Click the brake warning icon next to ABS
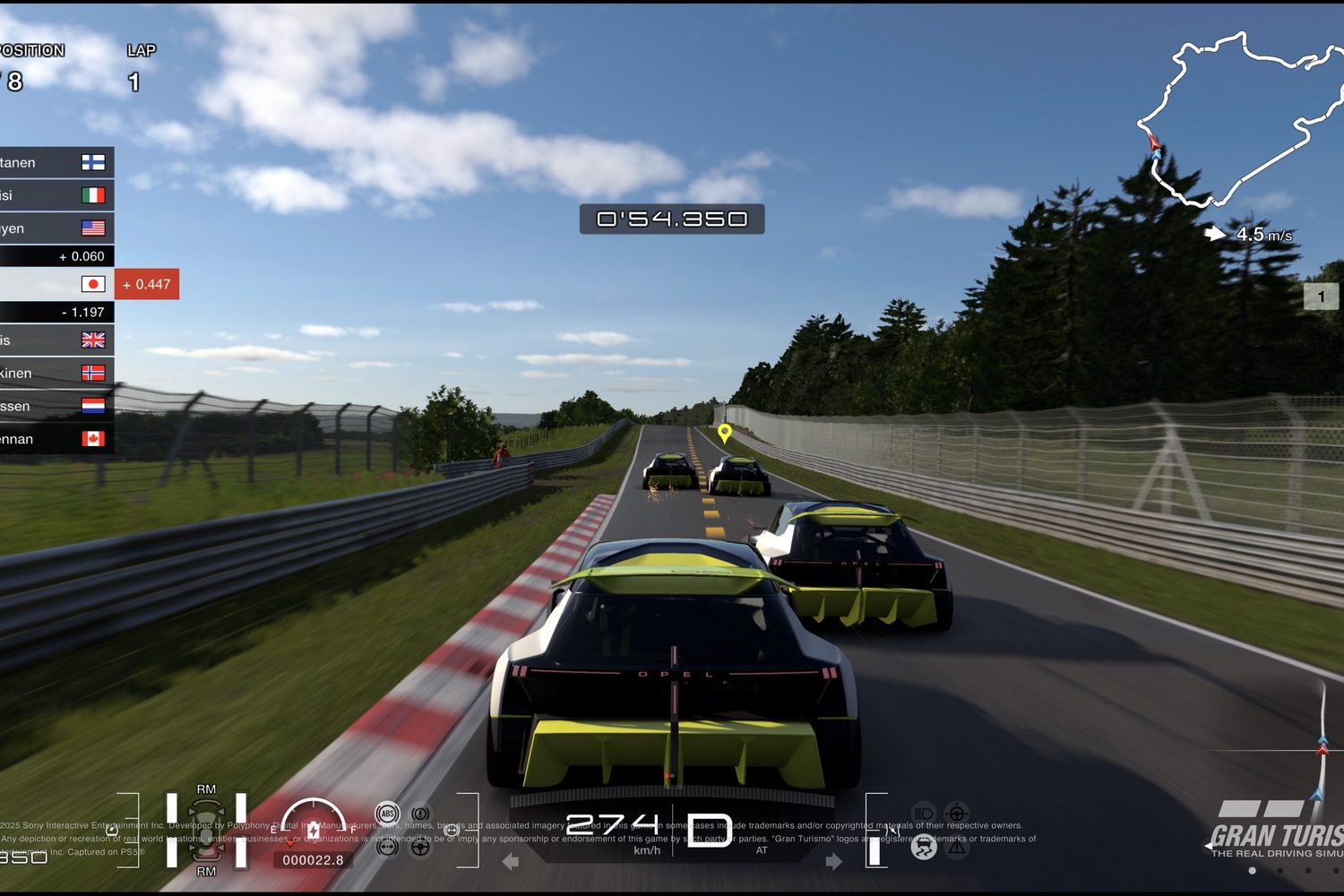 coord(420,814)
